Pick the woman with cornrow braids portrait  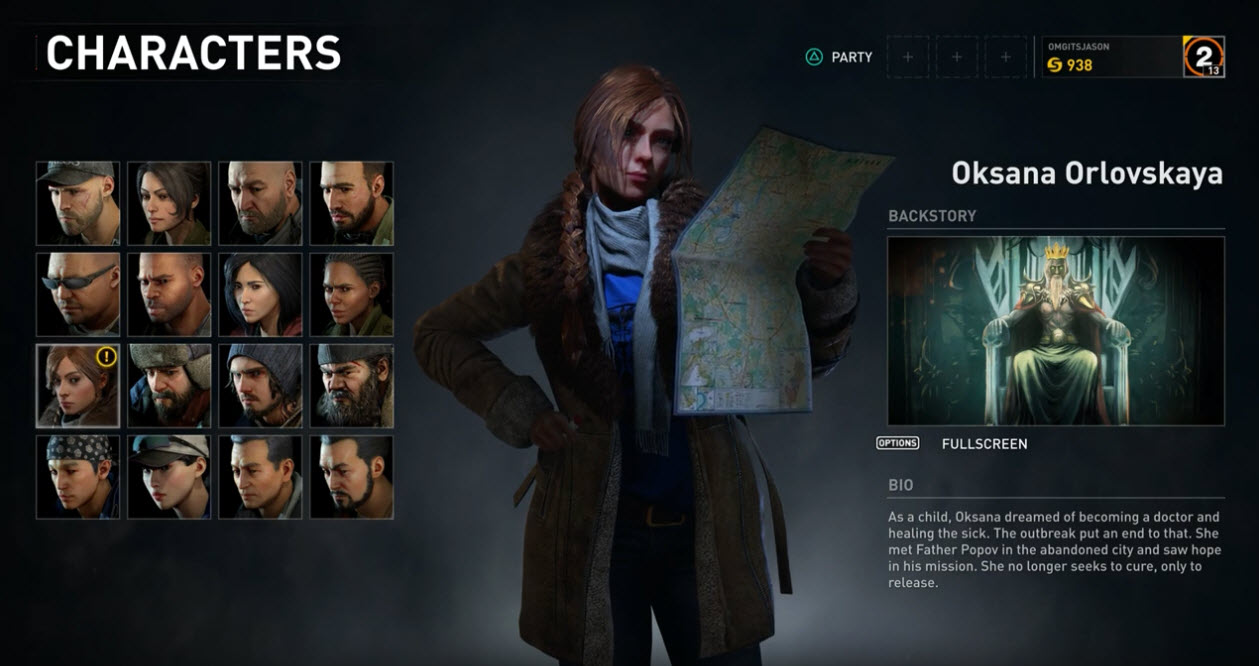click(x=351, y=294)
